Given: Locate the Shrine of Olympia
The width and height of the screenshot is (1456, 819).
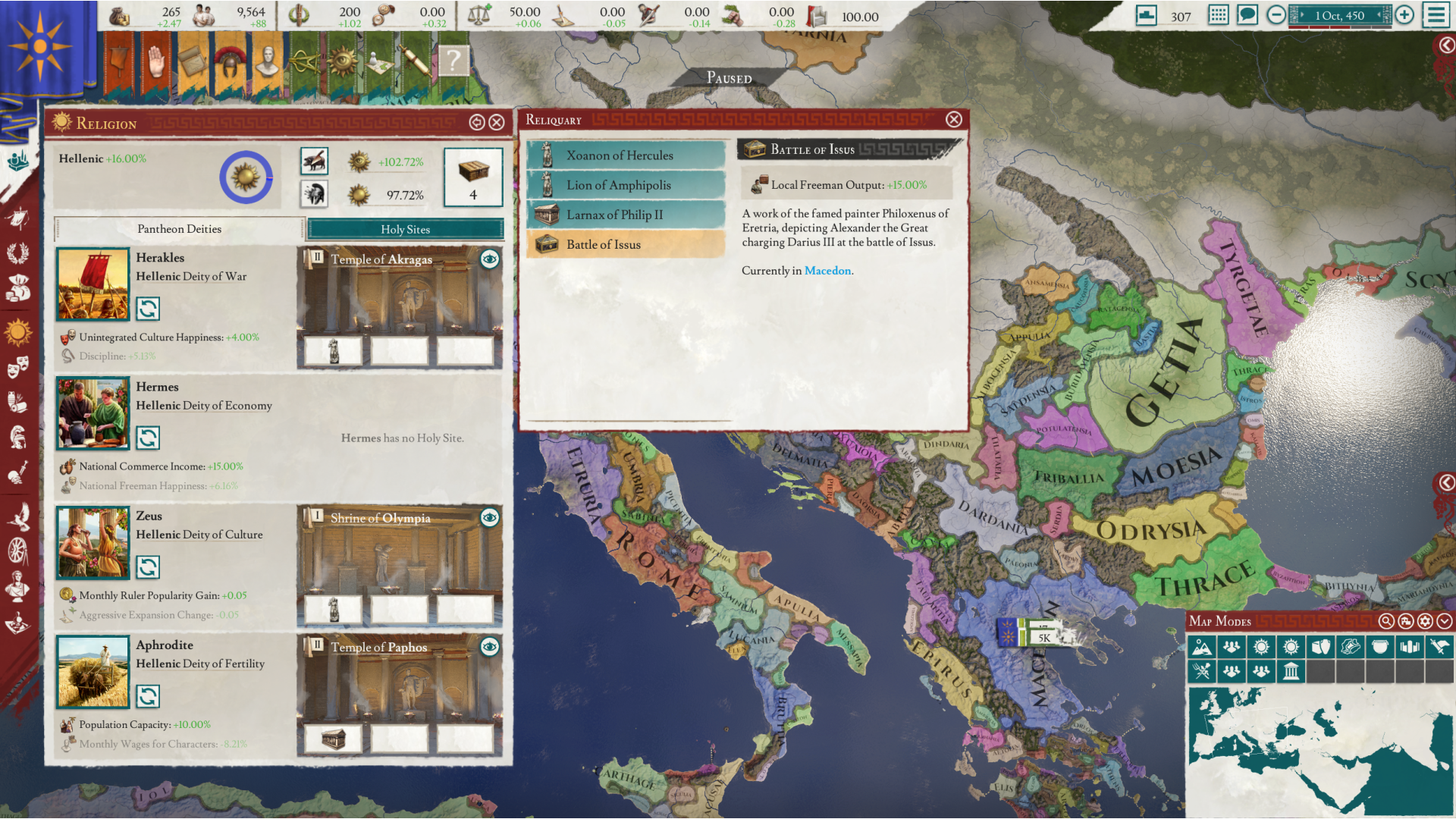Looking at the screenshot, I should 490,518.
